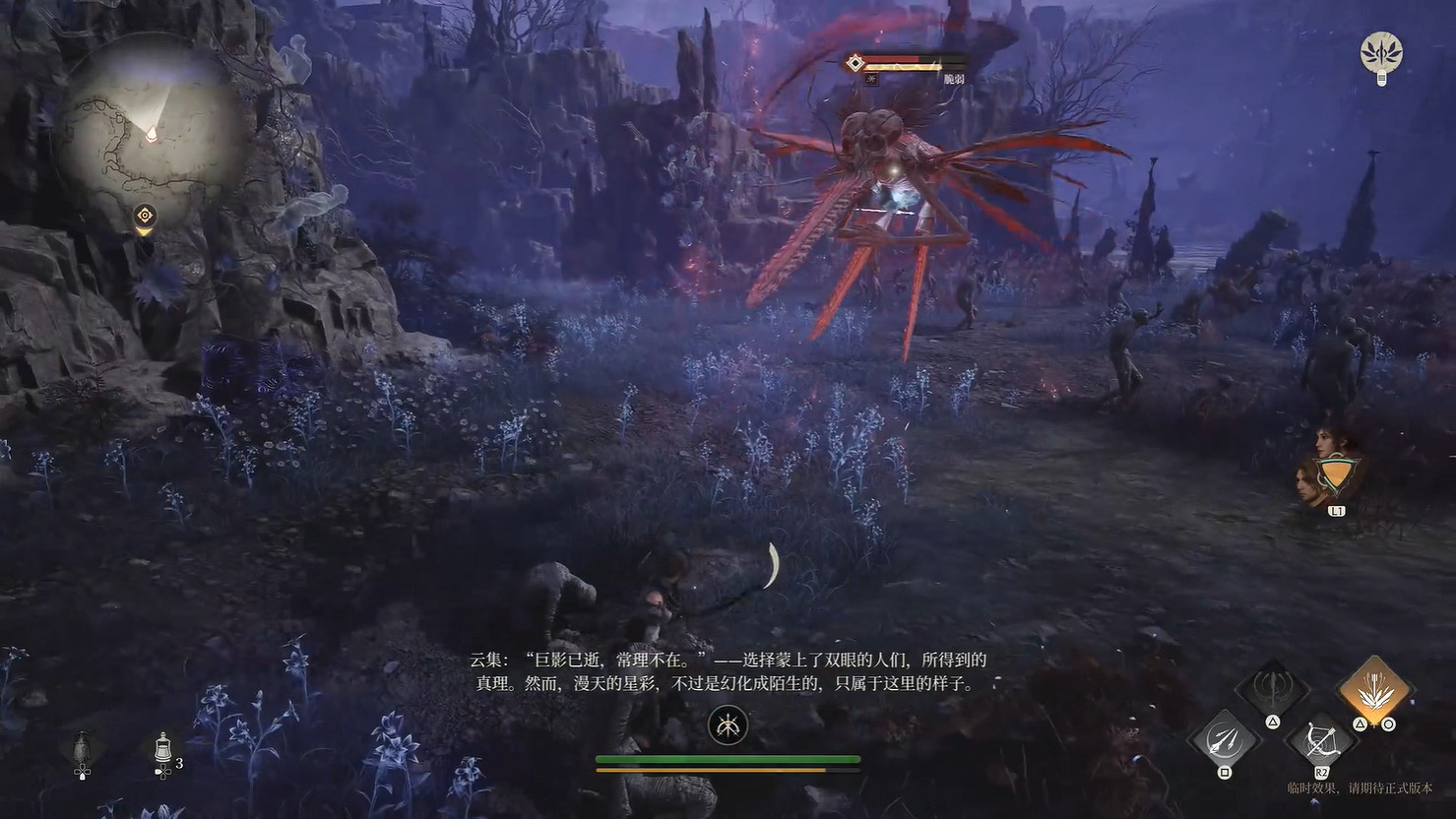Image resolution: width=1456 pixels, height=819 pixels.
Task: Select the triple-arrow skill bound to square
Action: 1226,740
